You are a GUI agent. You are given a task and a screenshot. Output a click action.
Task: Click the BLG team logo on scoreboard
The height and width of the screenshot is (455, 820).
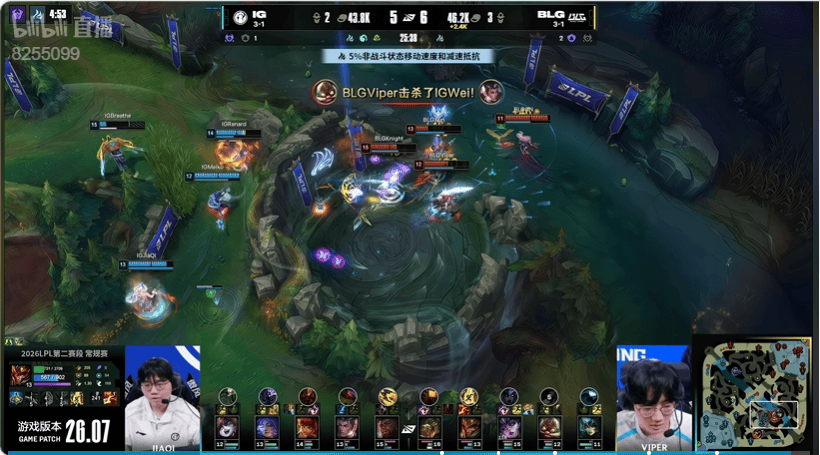[577, 16]
